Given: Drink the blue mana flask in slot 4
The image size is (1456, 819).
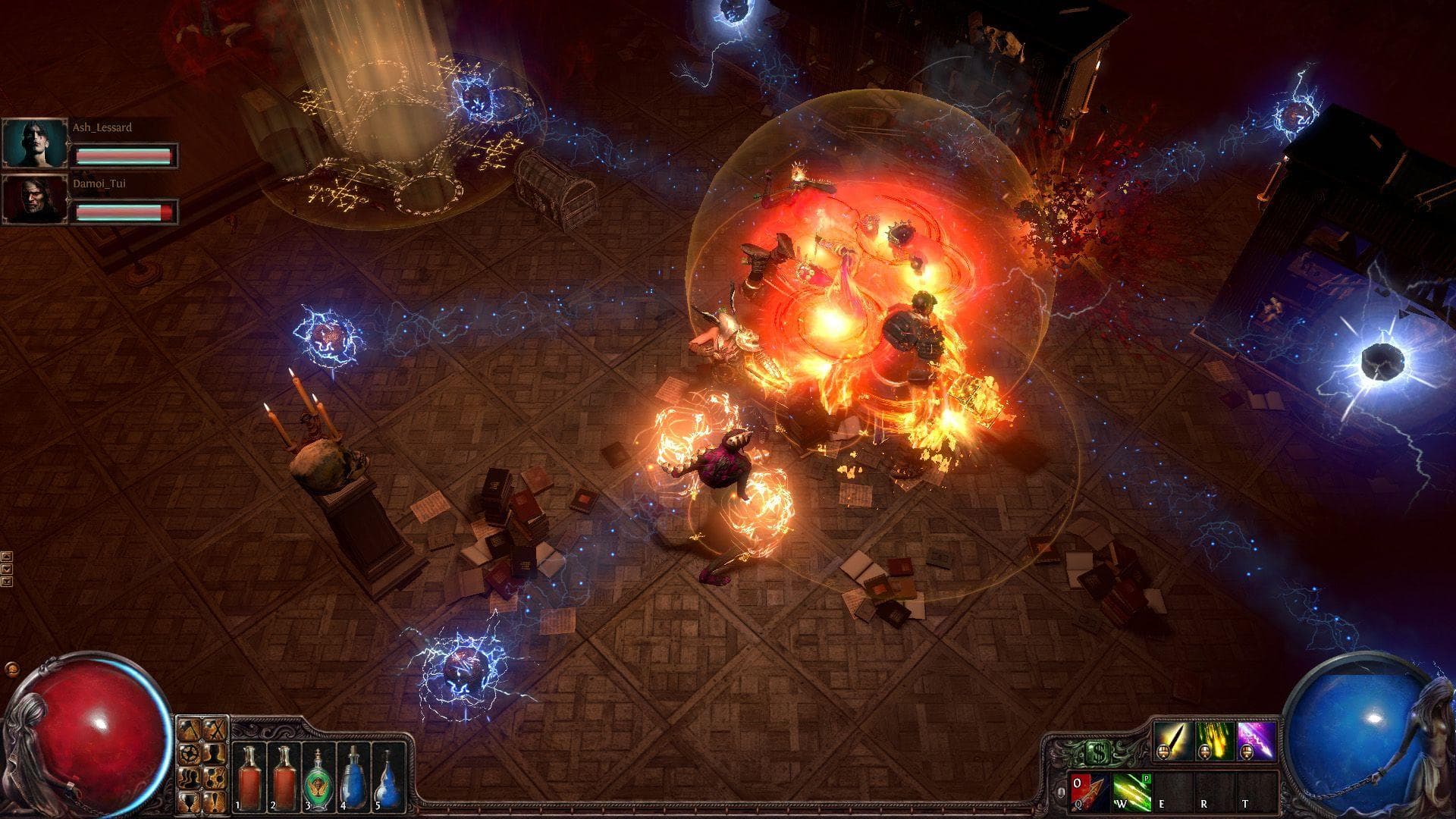Looking at the screenshot, I should (353, 775).
